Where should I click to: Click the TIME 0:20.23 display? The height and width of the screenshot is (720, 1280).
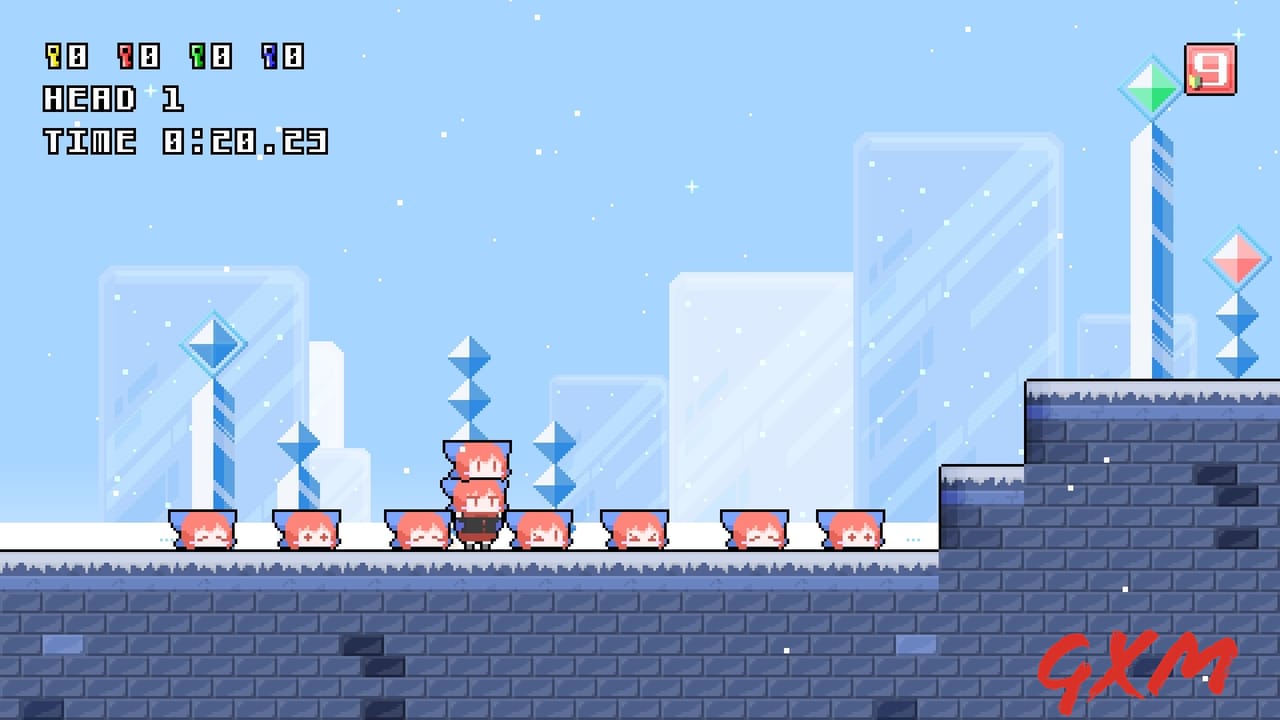[190, 142]
